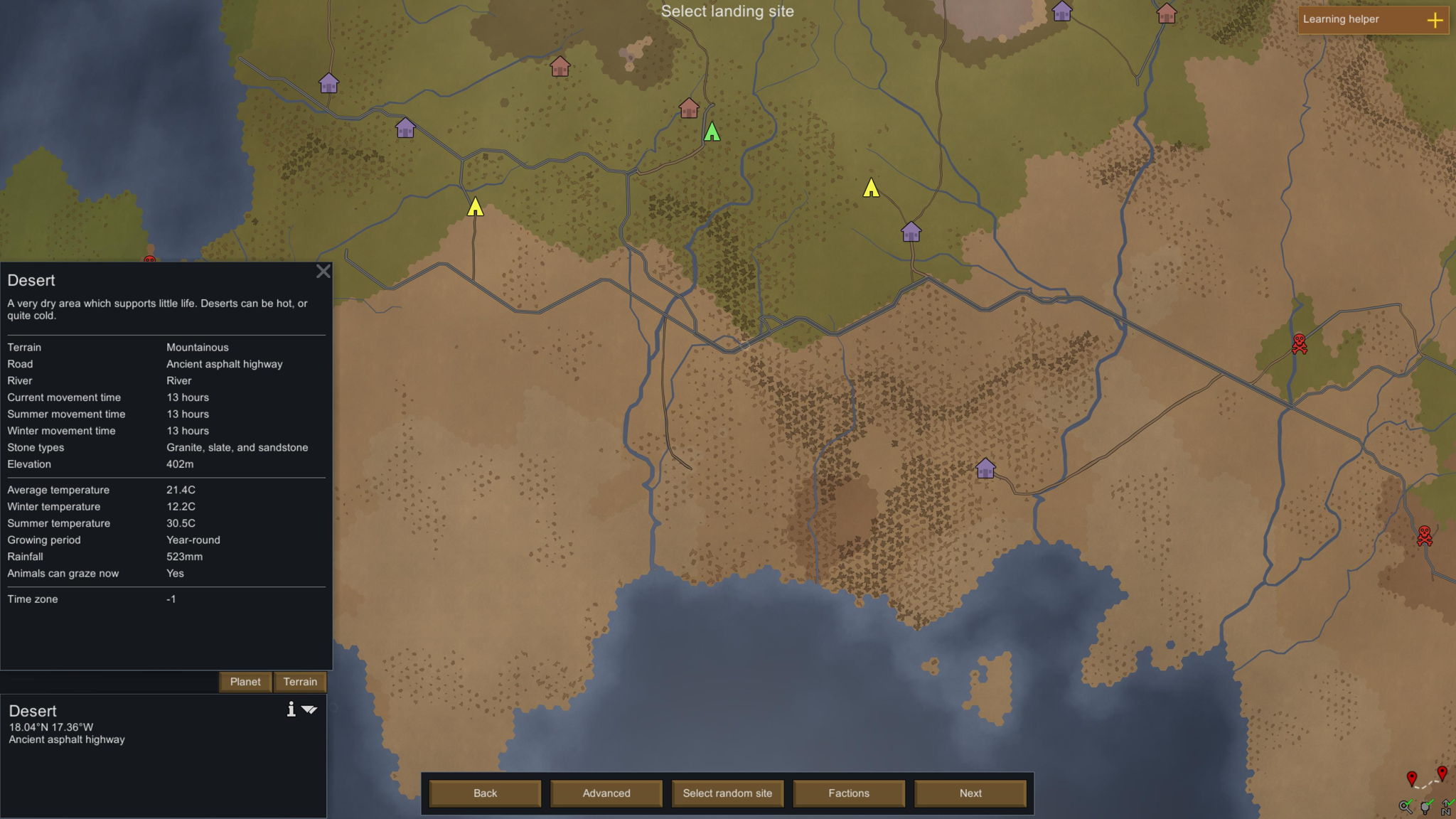1456x819 pixels.
Task: Select the green settlement marker on map
Action: pyautogui.click(x=712, y=132)
